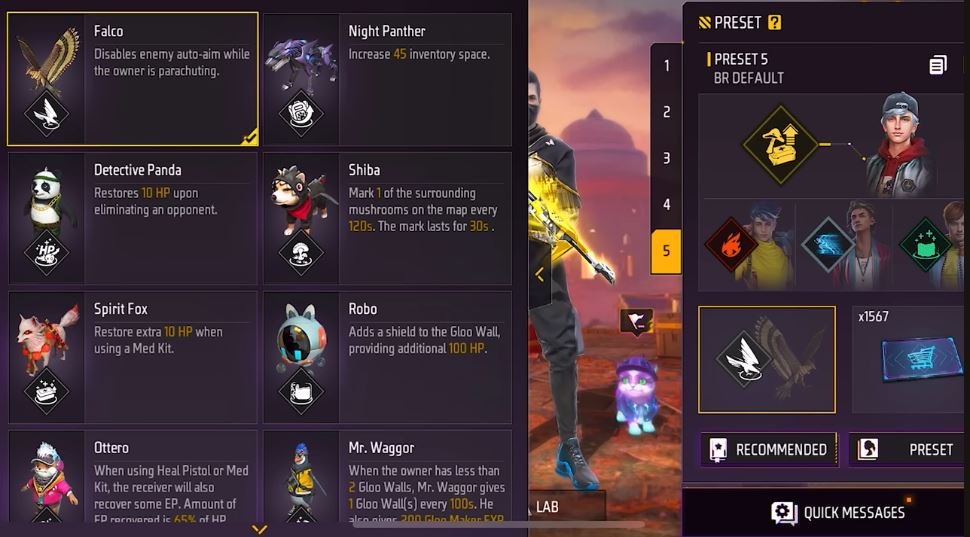Pick the Ottero pet

(132, 478)
